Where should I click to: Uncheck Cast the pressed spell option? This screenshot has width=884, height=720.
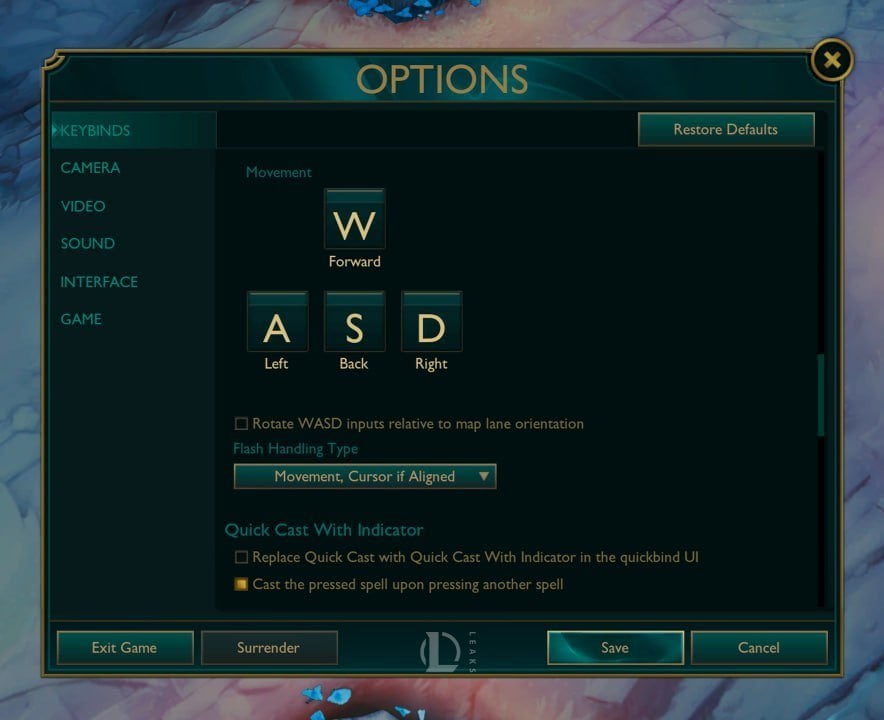pyautogui.click(x=241, y=584)
